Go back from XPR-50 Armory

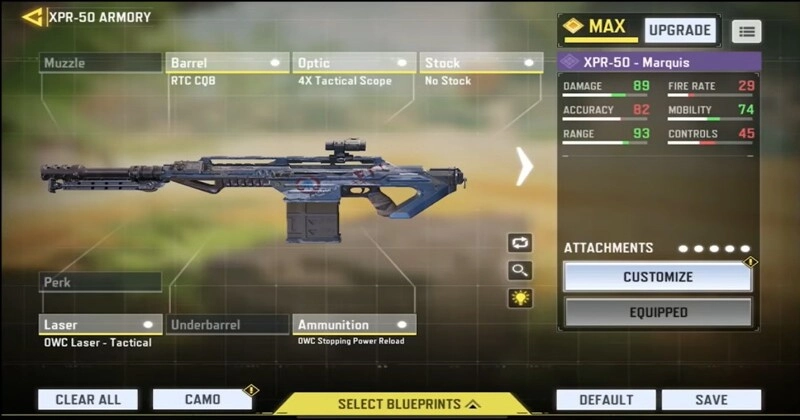pos(32,17)
